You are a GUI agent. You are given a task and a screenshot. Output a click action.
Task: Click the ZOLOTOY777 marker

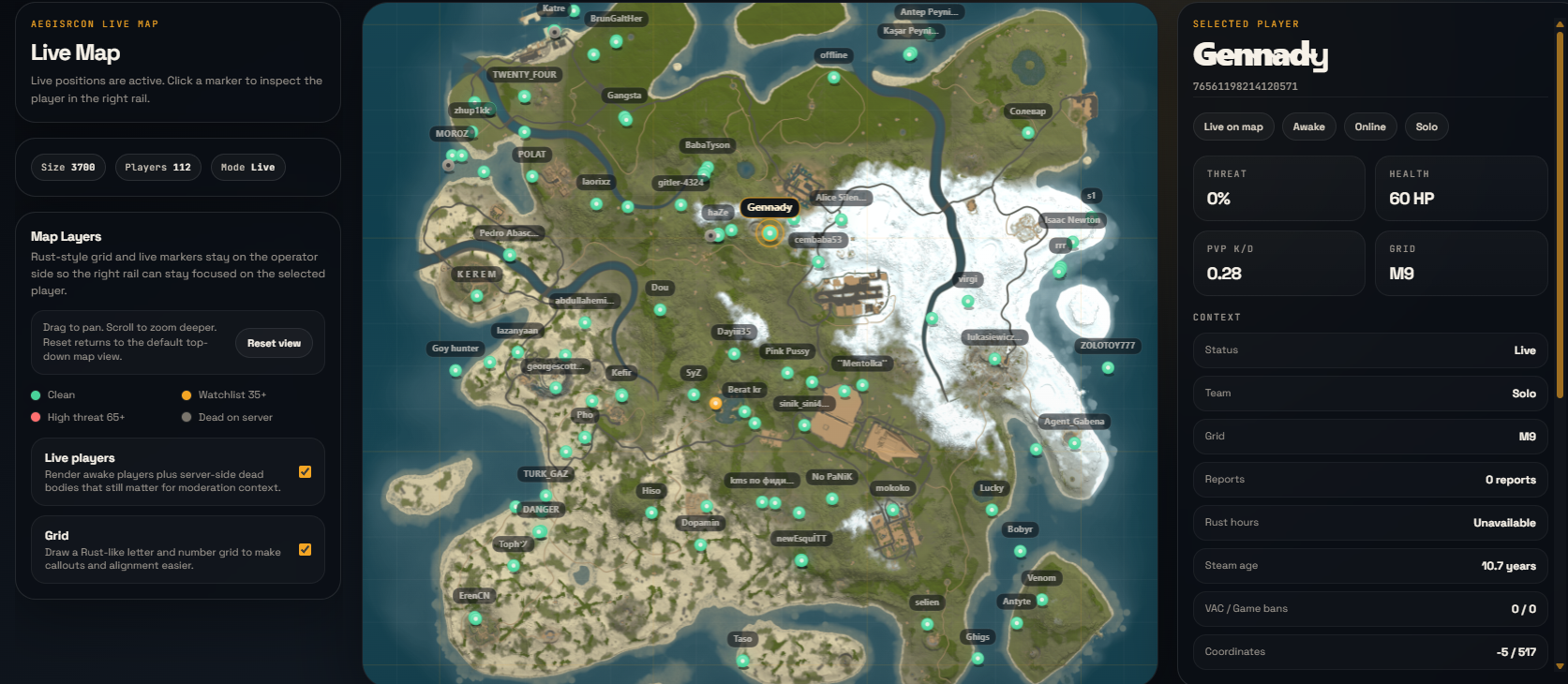(x=1108, y=345)
